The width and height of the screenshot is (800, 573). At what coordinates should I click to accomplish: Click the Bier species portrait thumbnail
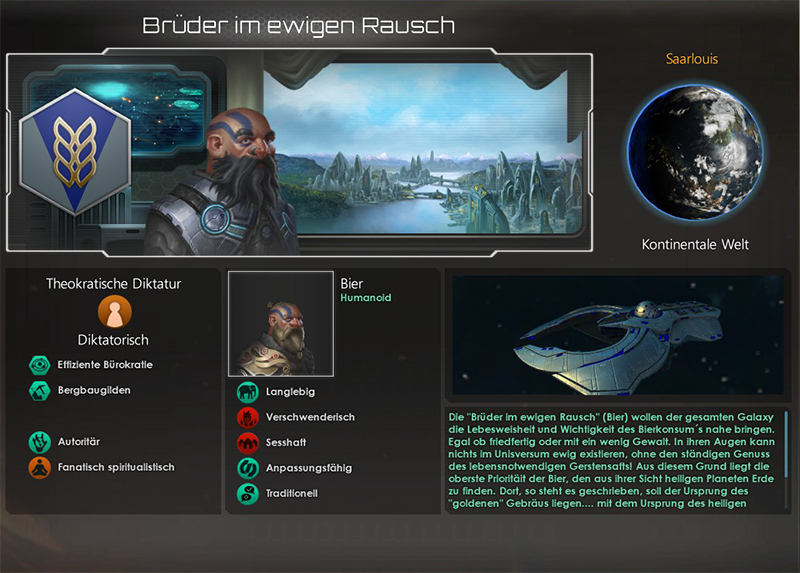pyautogui.click(x=281, y=324)
